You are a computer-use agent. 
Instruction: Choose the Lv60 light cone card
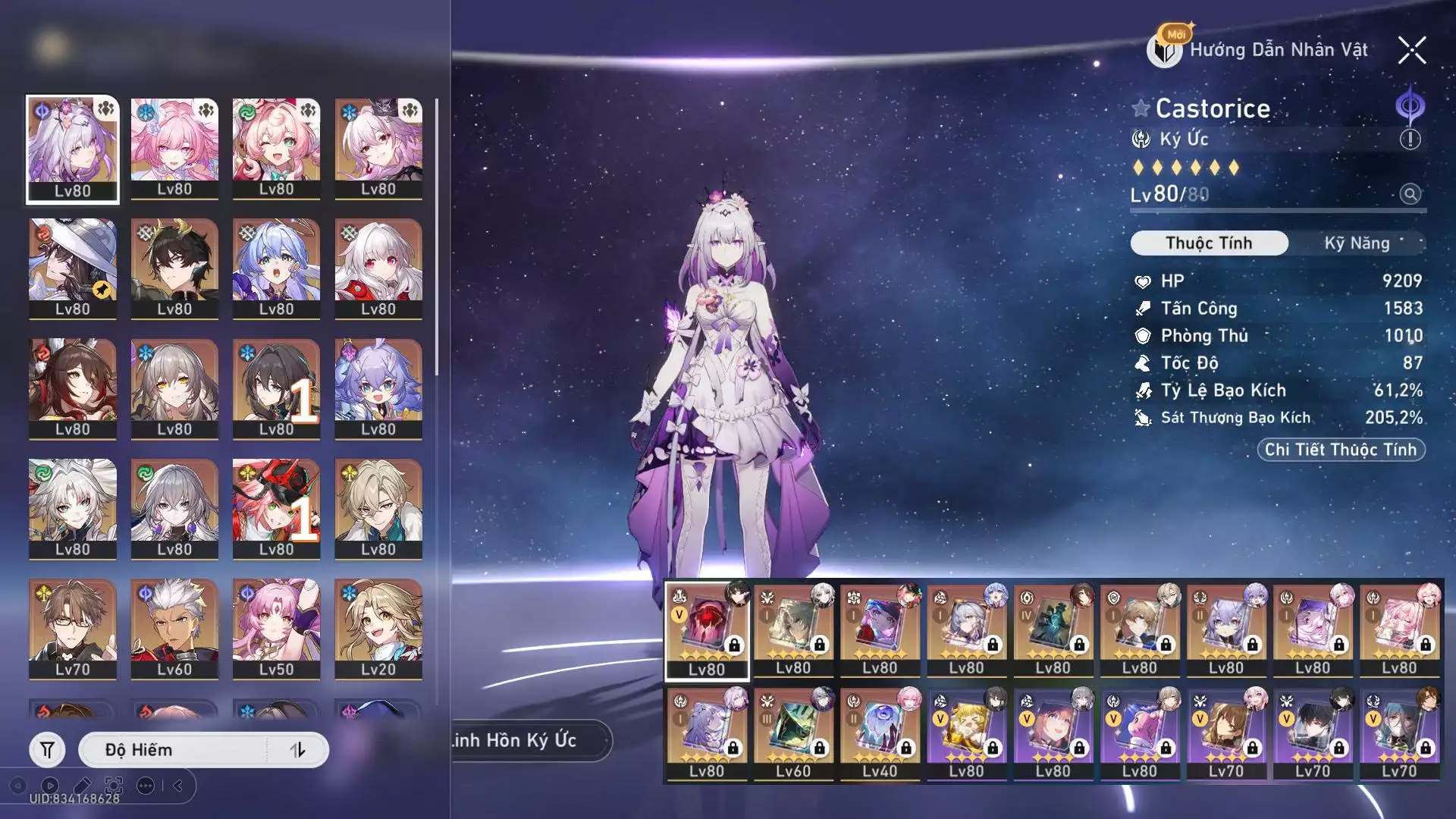[793, 733]
